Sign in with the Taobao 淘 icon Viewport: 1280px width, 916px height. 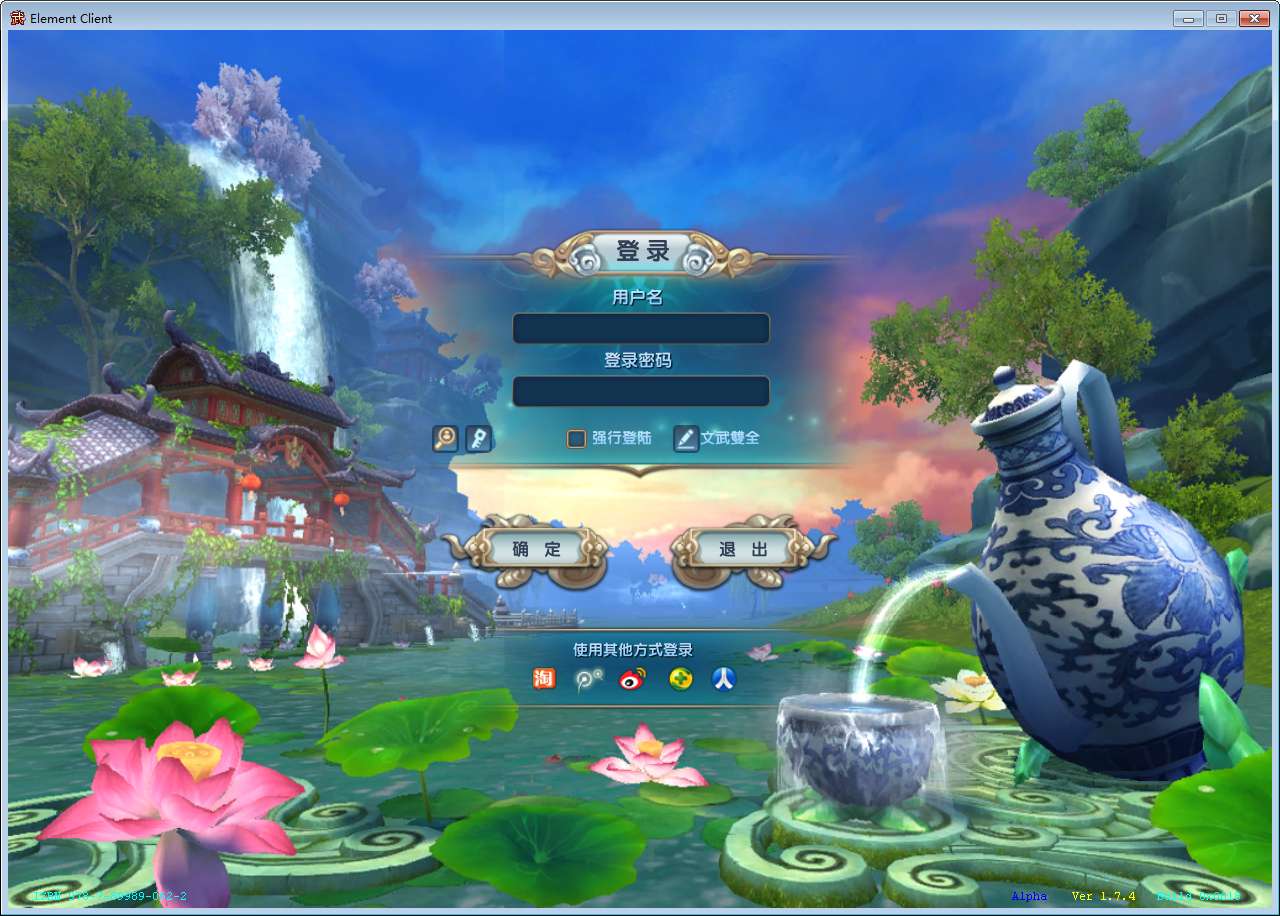pyautogui.click(x=544, y=678)
